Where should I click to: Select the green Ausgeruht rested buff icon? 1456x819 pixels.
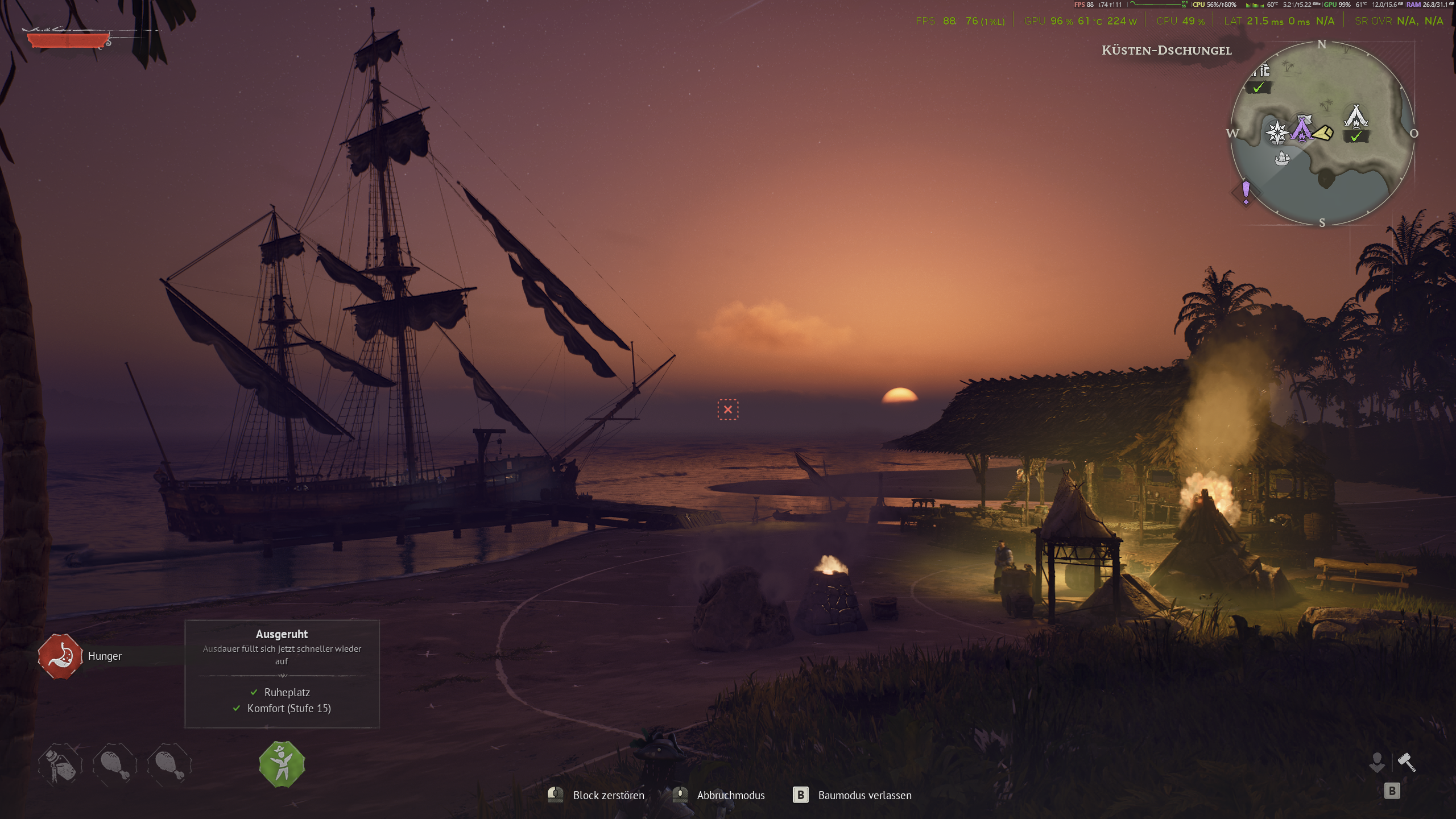pyautogui.click(x=282, y=764)
